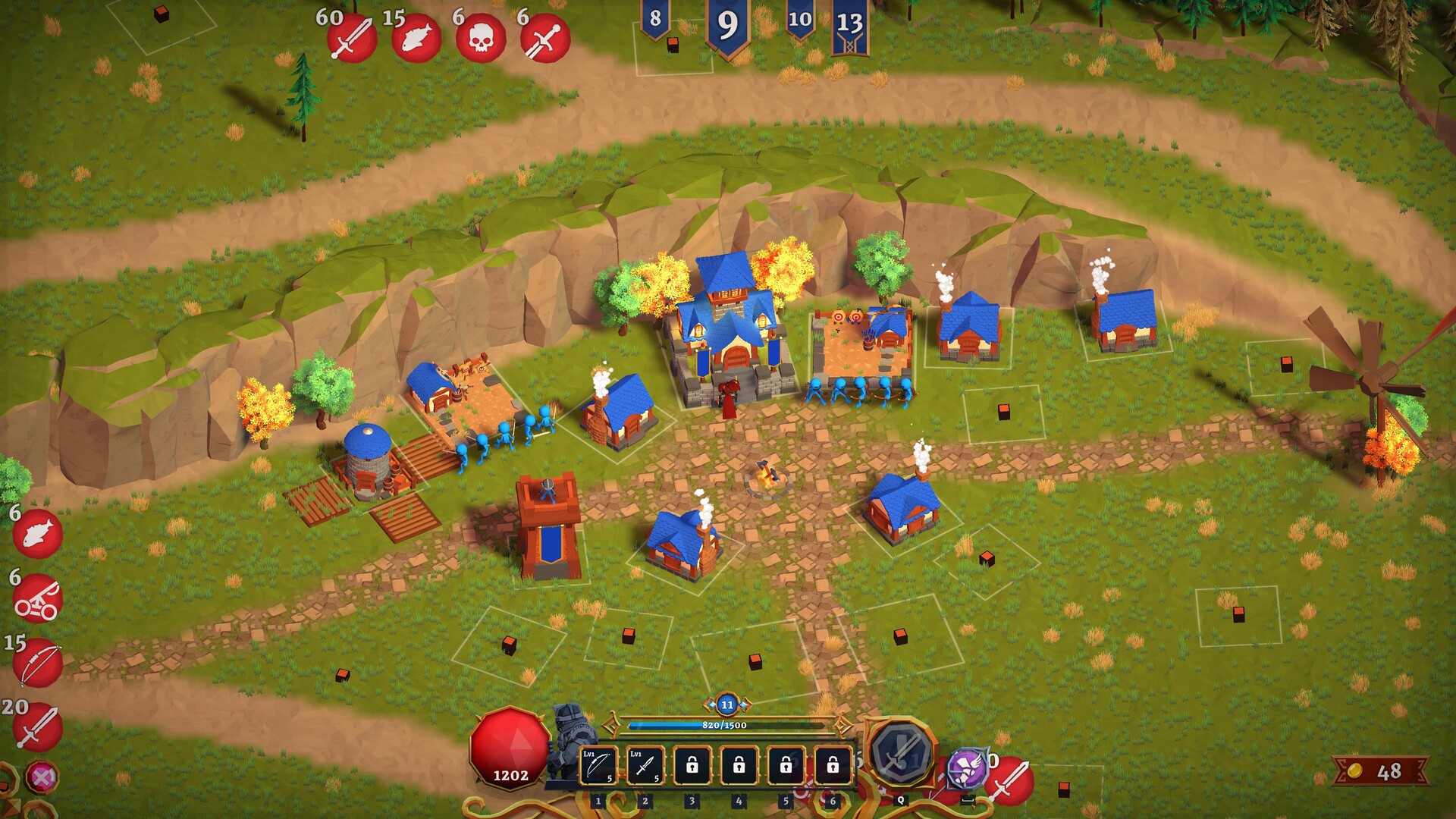Select the level 1 bow slot
1456x819 pixels.
click(x=598, y=766)
